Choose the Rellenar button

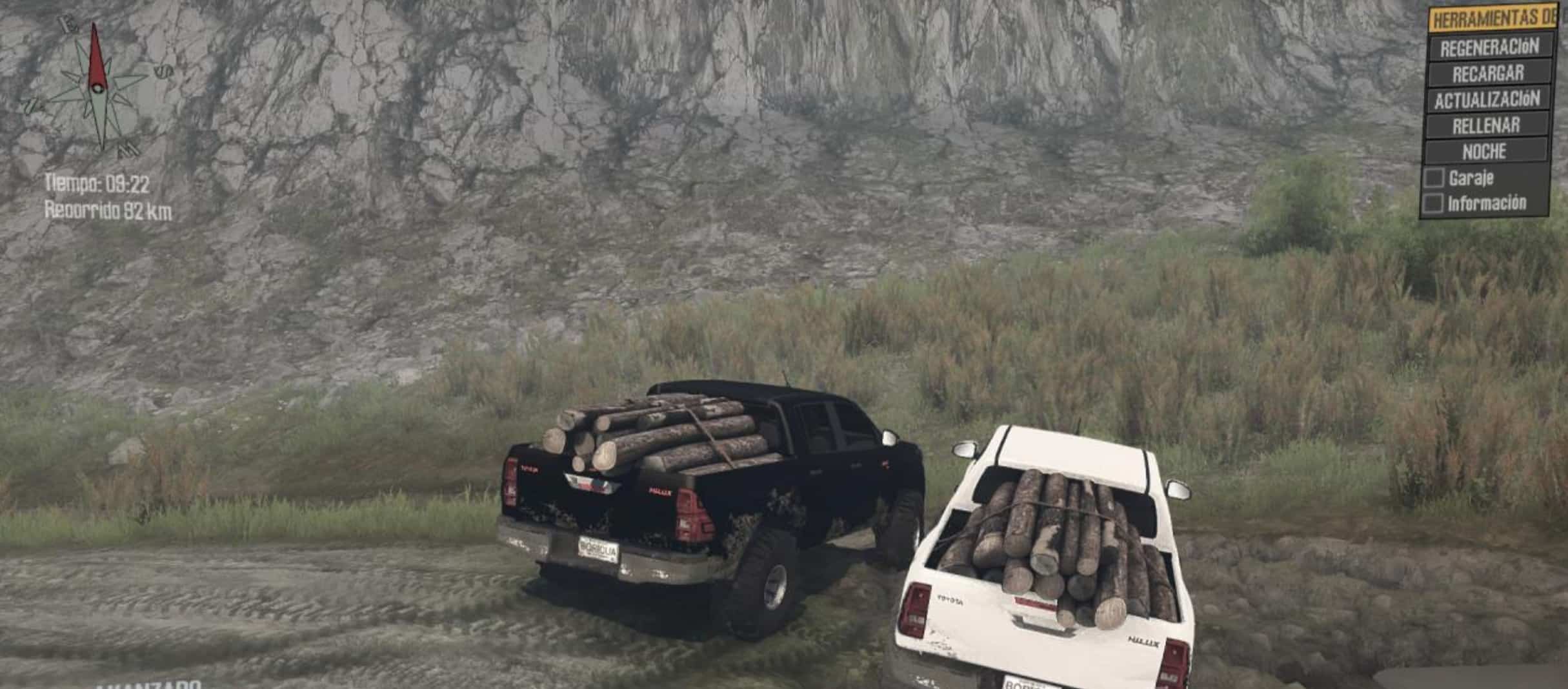[x=1485, y=126]
